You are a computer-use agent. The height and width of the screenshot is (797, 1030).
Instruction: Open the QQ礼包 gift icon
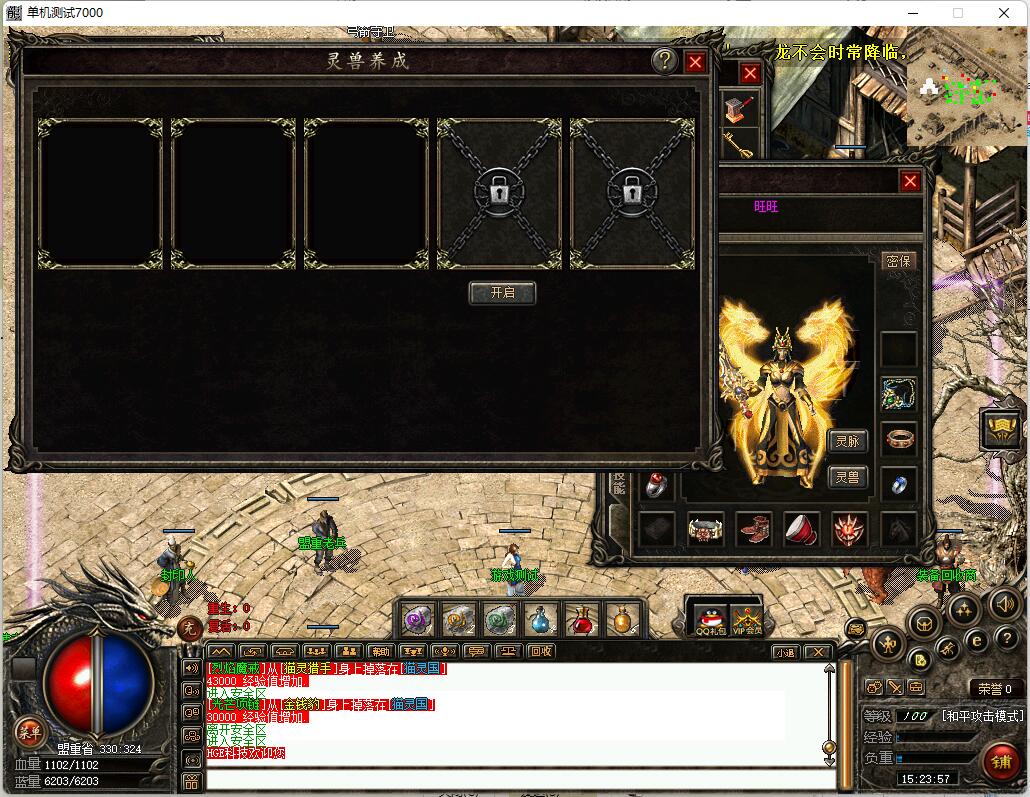tap(708, 620)
